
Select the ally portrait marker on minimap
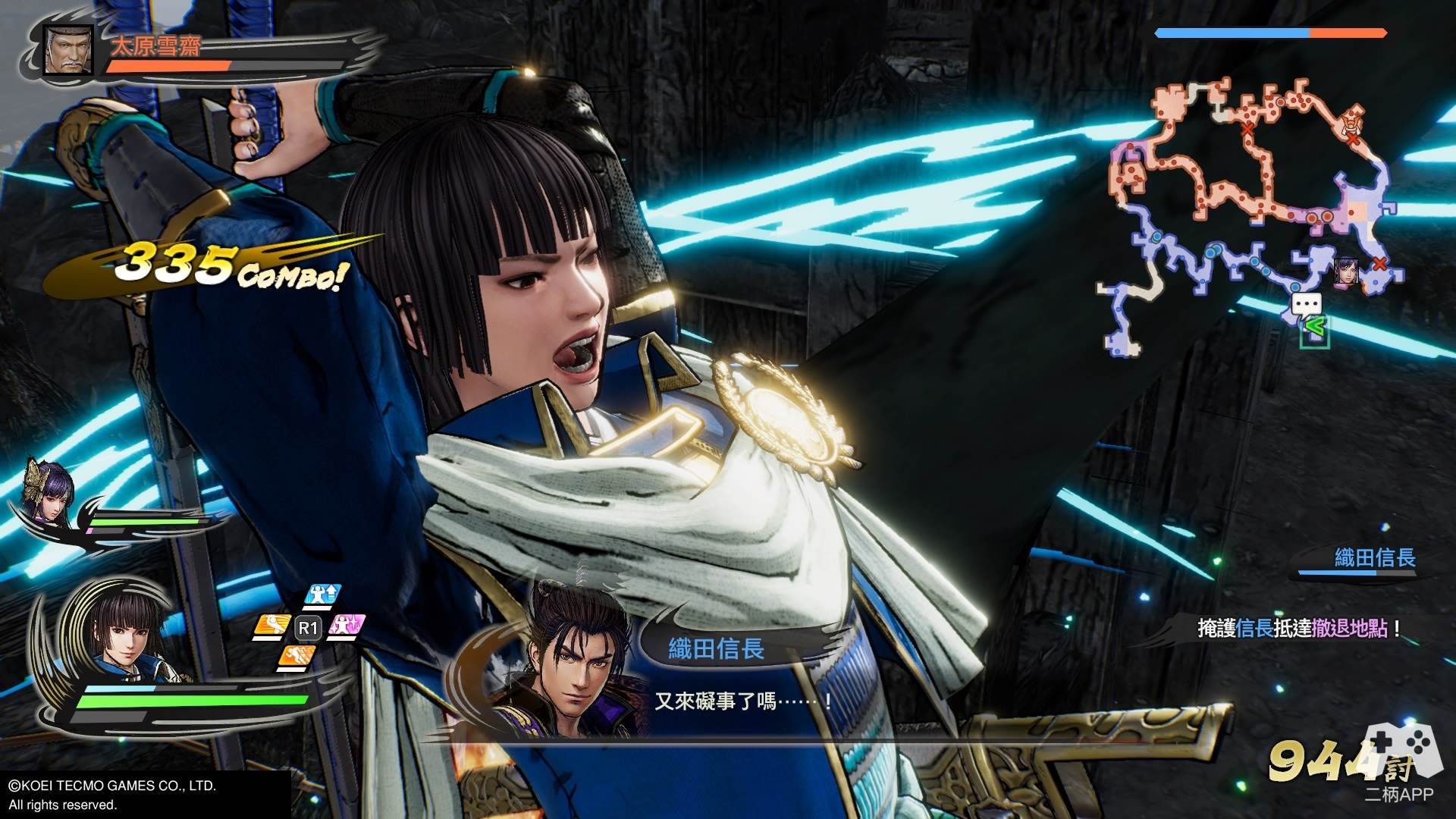coord(1345,271)
